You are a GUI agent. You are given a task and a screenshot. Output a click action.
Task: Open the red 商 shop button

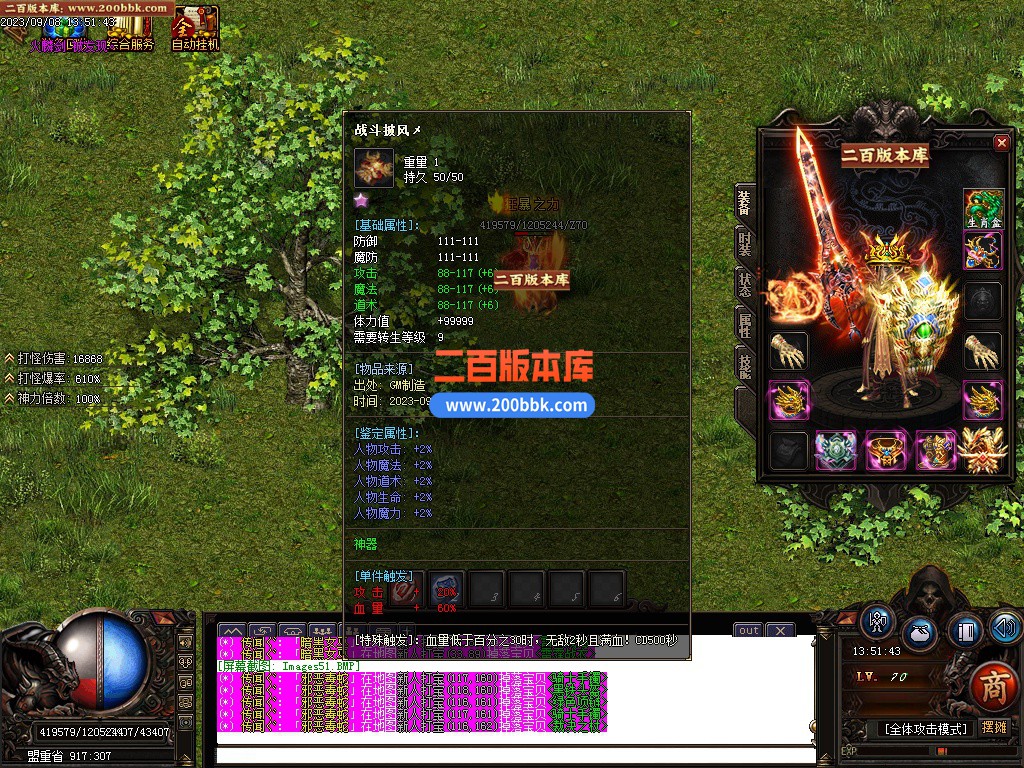(993, 686)
